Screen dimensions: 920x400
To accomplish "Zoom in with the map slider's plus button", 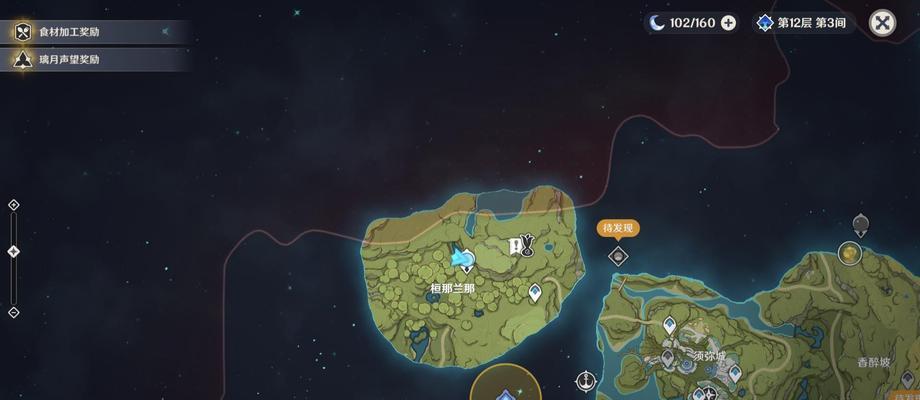I will (14, 205).
